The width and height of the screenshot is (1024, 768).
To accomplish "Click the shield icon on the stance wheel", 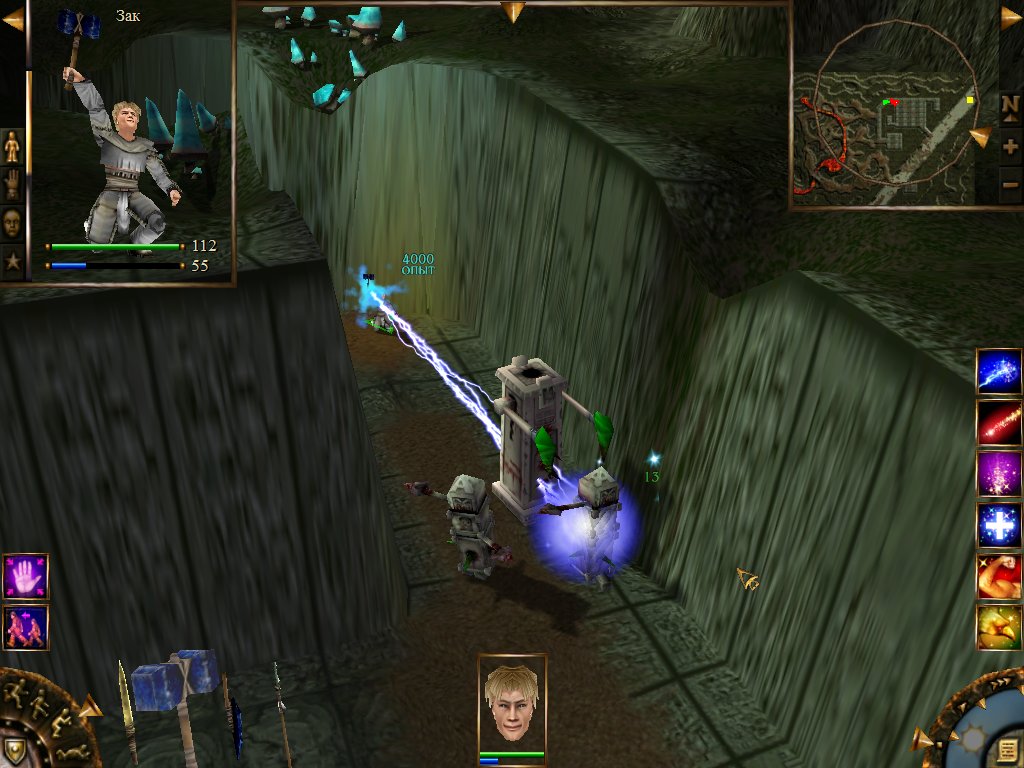I will pyautogui.click(x=14, y=750).
